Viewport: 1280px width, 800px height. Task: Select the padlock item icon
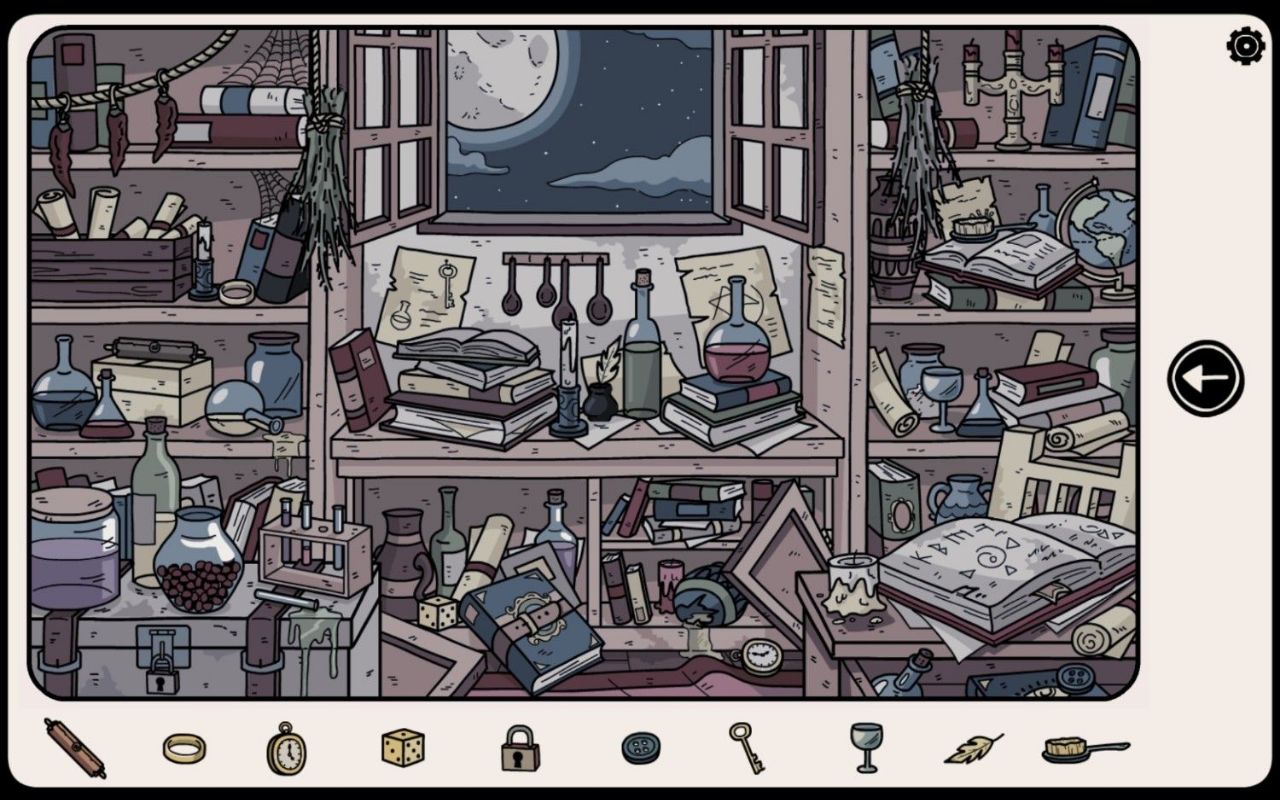pyautogui.click(x=520, y=748)
